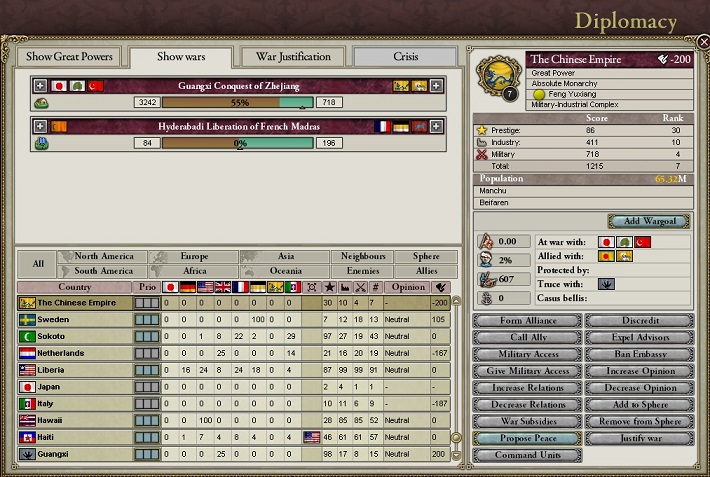Viewport: 710px width, 477px height.
Task: Choose Form Alliance action
Action: [x=526, y=320]
